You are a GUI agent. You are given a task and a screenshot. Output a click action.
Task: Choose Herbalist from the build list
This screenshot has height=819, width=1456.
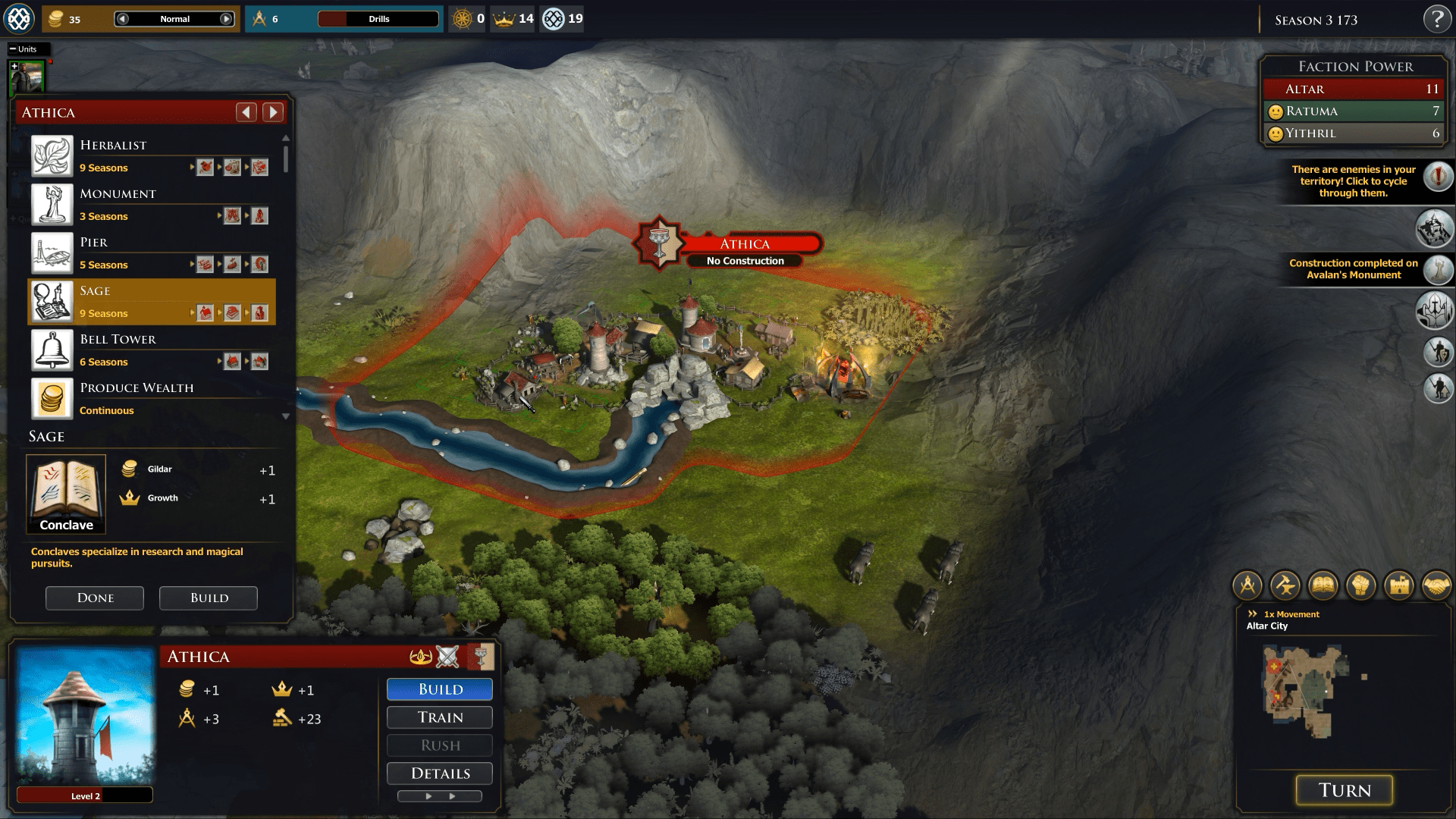pyautogui.click(x=152, y=156)
